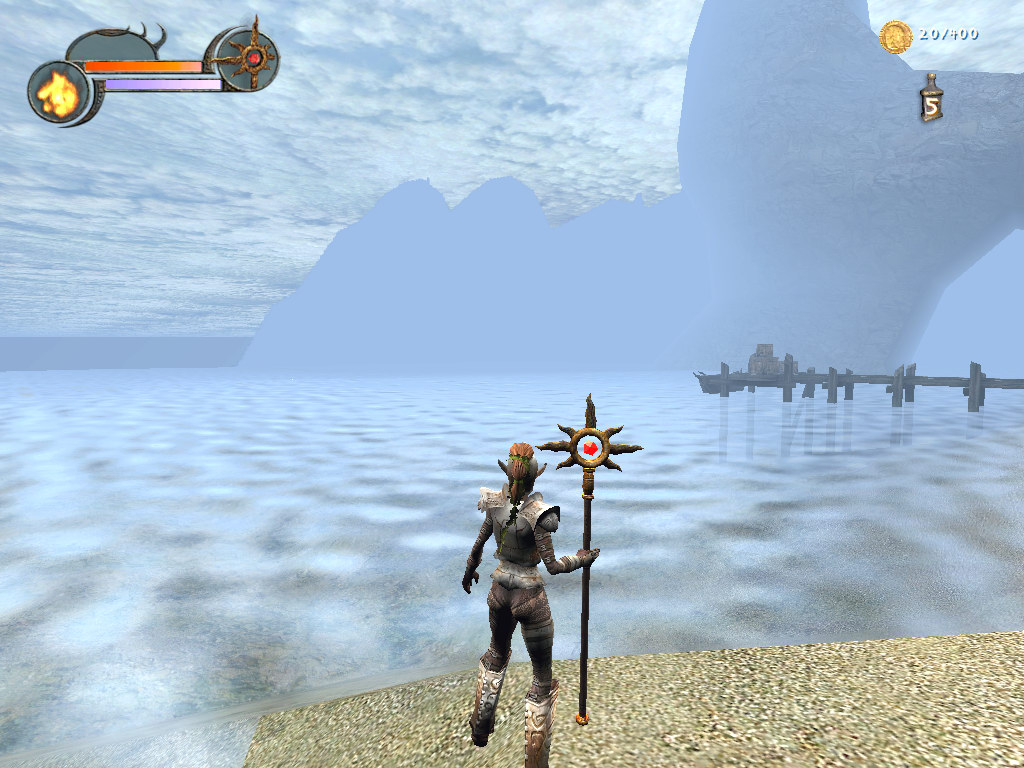Click the gold coin icon
This screenshot has width=1024, height=768.
click(x=895, y=37)
